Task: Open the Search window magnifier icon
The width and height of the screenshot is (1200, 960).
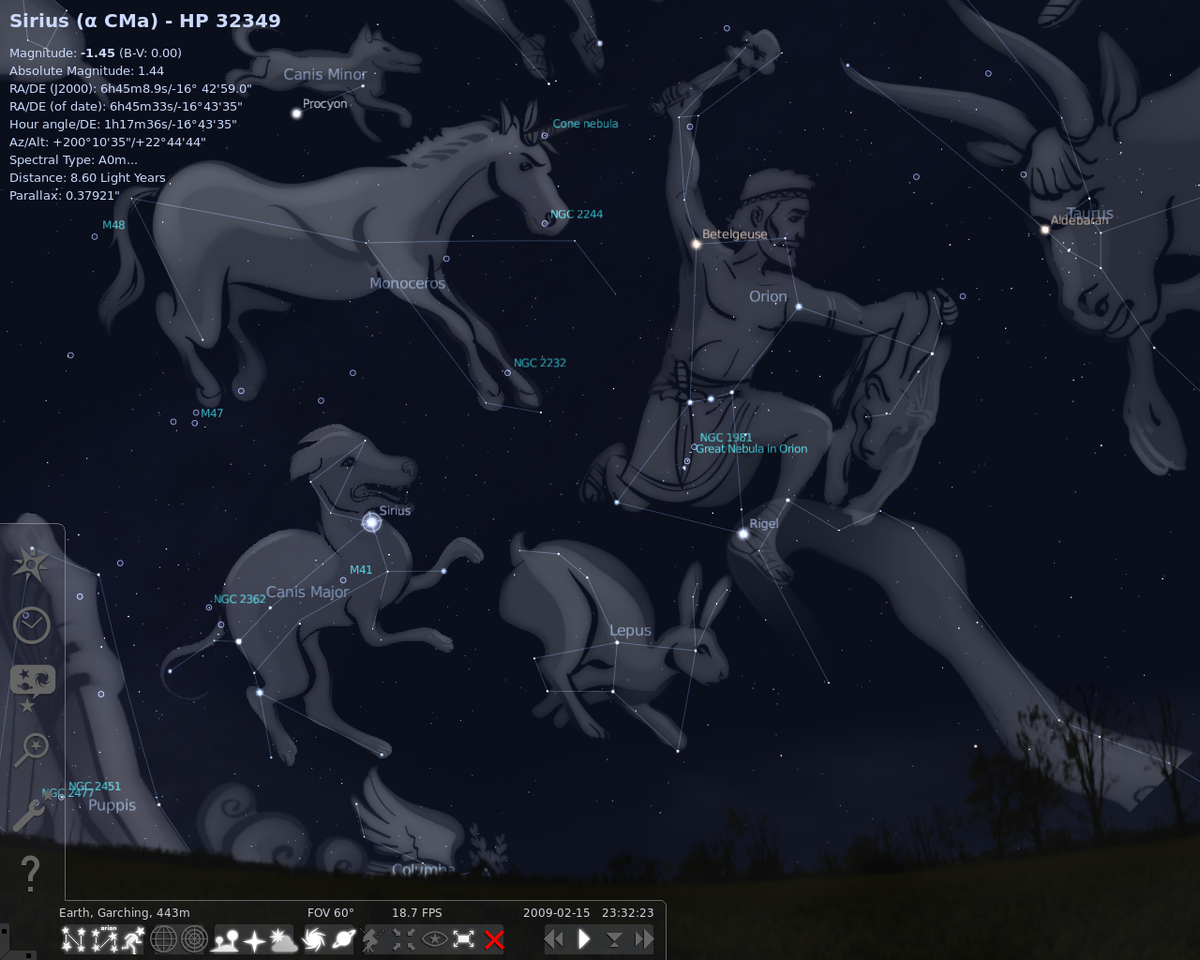Action: (31, 748)
